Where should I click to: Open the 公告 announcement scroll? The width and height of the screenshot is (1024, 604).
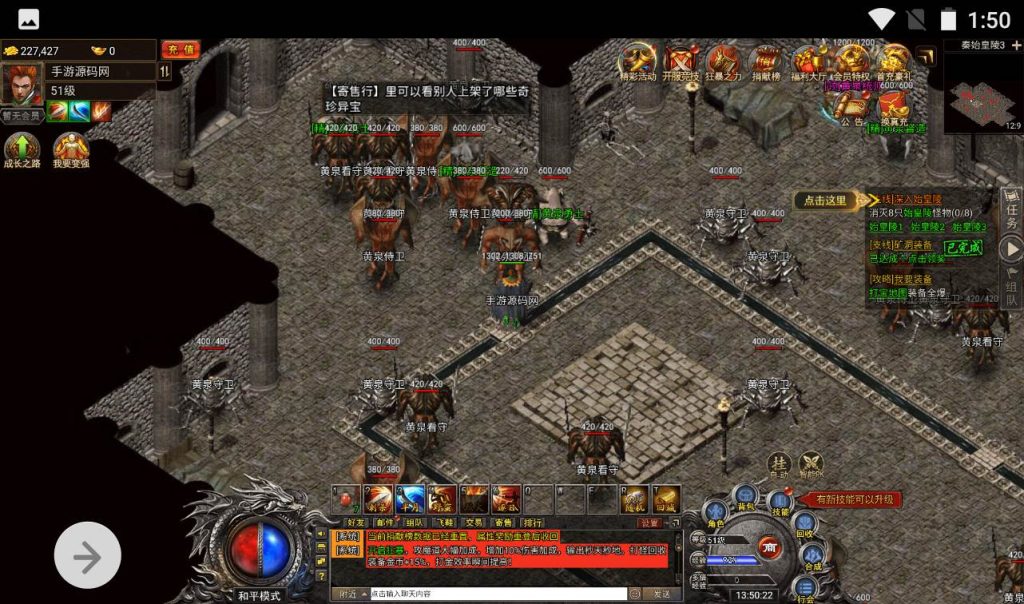click(x=852, y=107)
